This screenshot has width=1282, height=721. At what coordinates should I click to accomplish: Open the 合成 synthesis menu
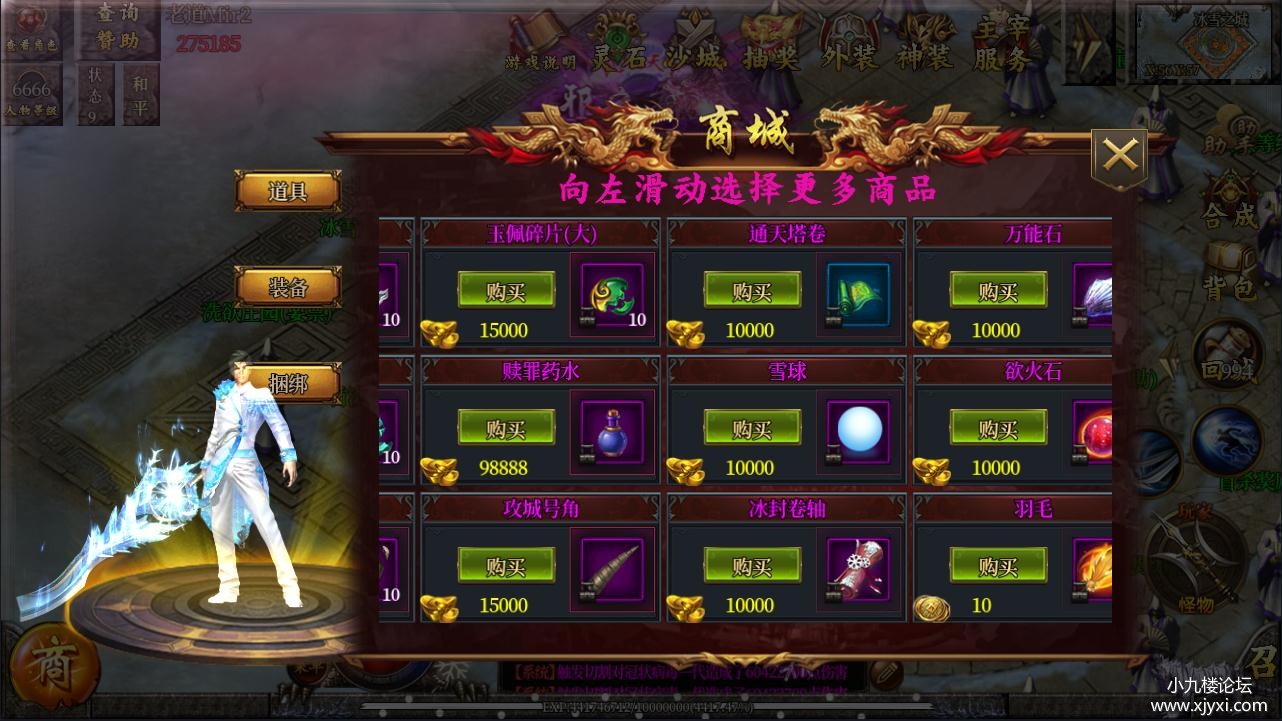click(x=1229, y=200)
